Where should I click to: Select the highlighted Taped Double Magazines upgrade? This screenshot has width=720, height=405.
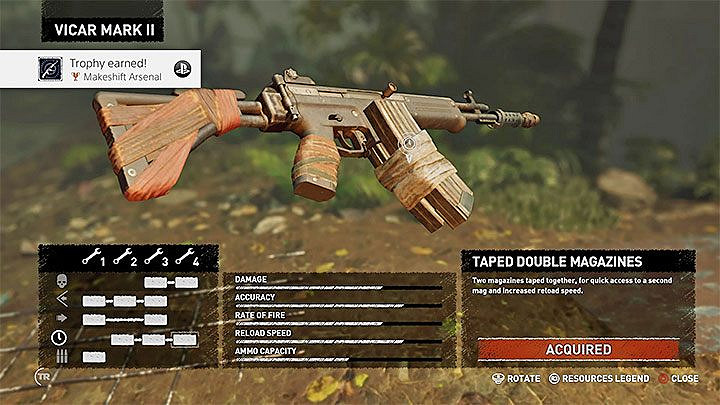point(186,338)
